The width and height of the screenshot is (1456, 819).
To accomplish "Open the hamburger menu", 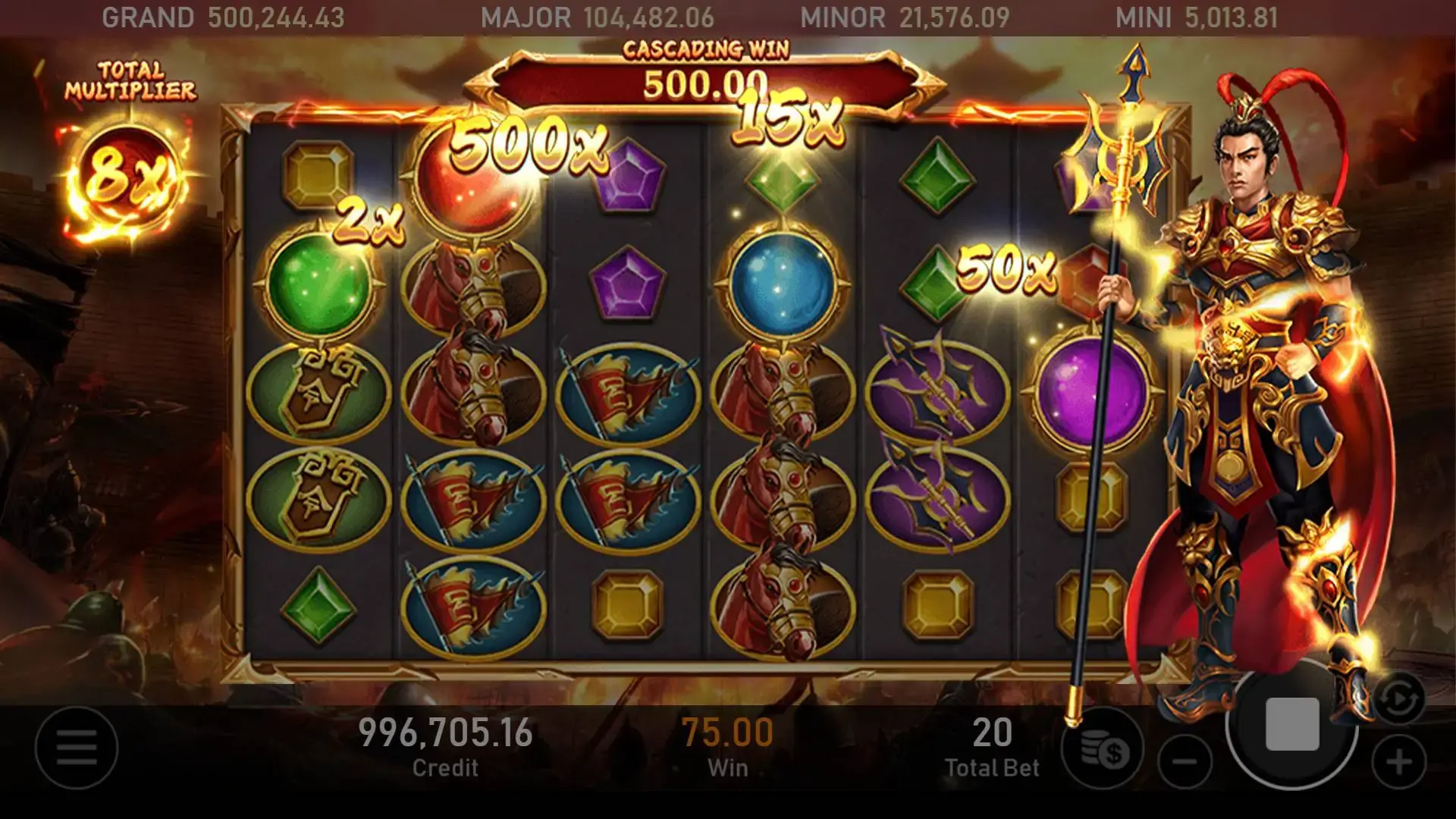I will point(76,748).
